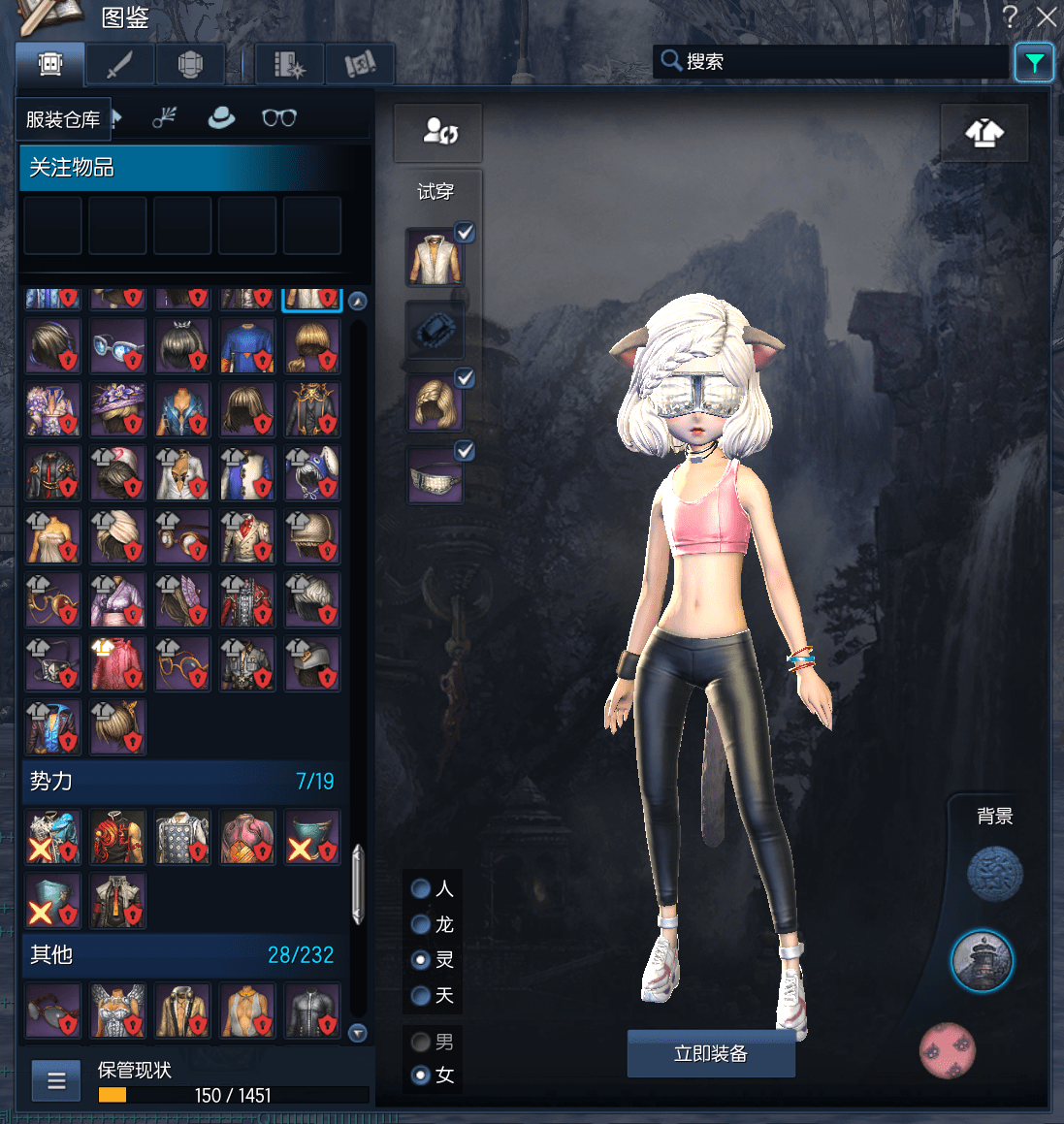
Task: Select the temple scenery background
Action: (982, 960)
